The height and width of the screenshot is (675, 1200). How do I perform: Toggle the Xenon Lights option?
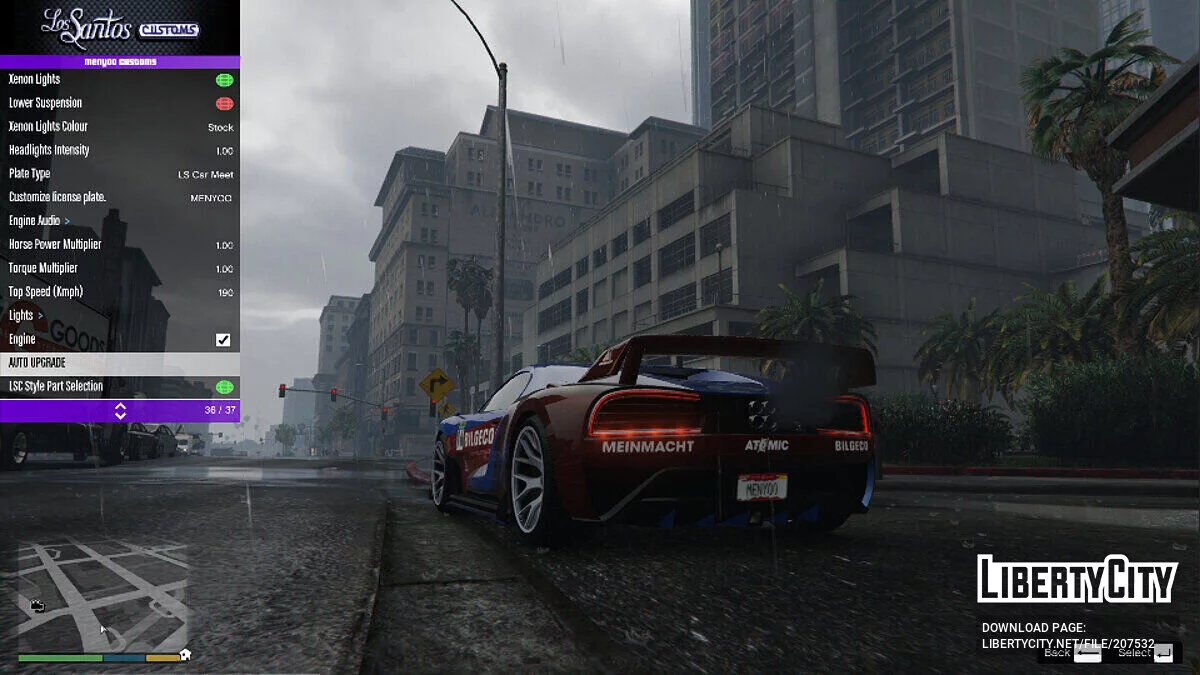[x=224, y=80]
